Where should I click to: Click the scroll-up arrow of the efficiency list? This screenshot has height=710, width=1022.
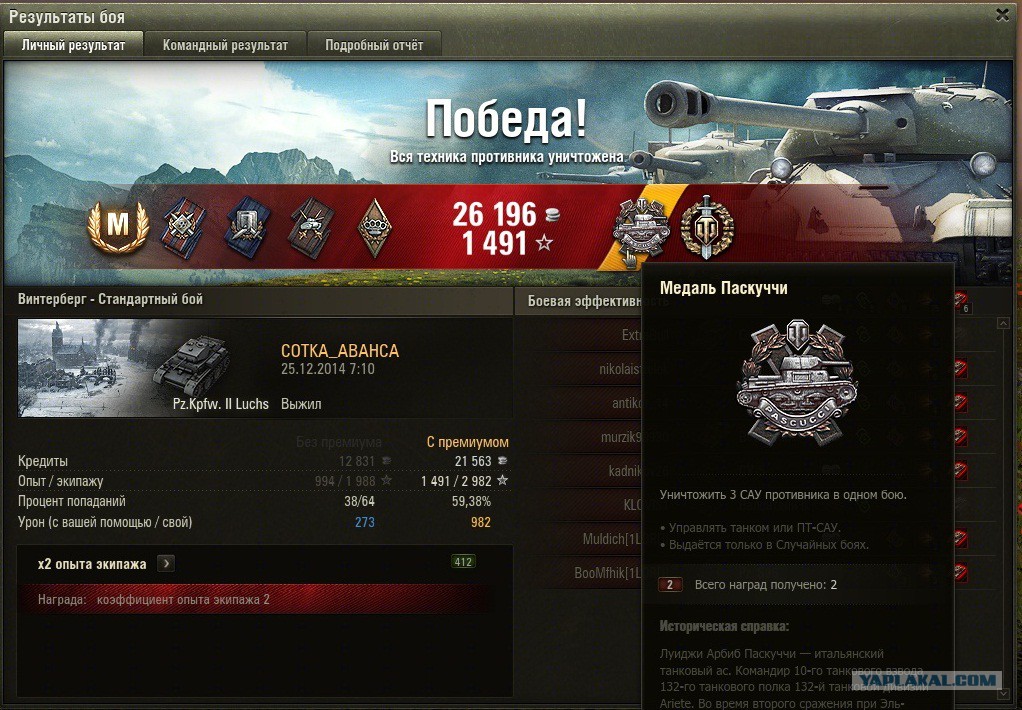coord(1004,324)
